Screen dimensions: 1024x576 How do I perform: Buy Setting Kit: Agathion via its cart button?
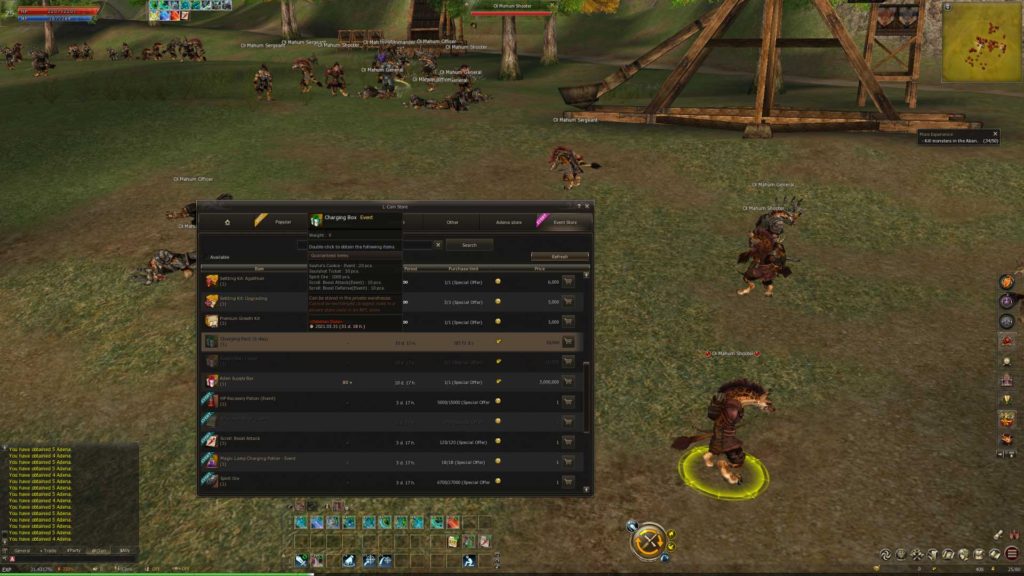click(568, 282)
